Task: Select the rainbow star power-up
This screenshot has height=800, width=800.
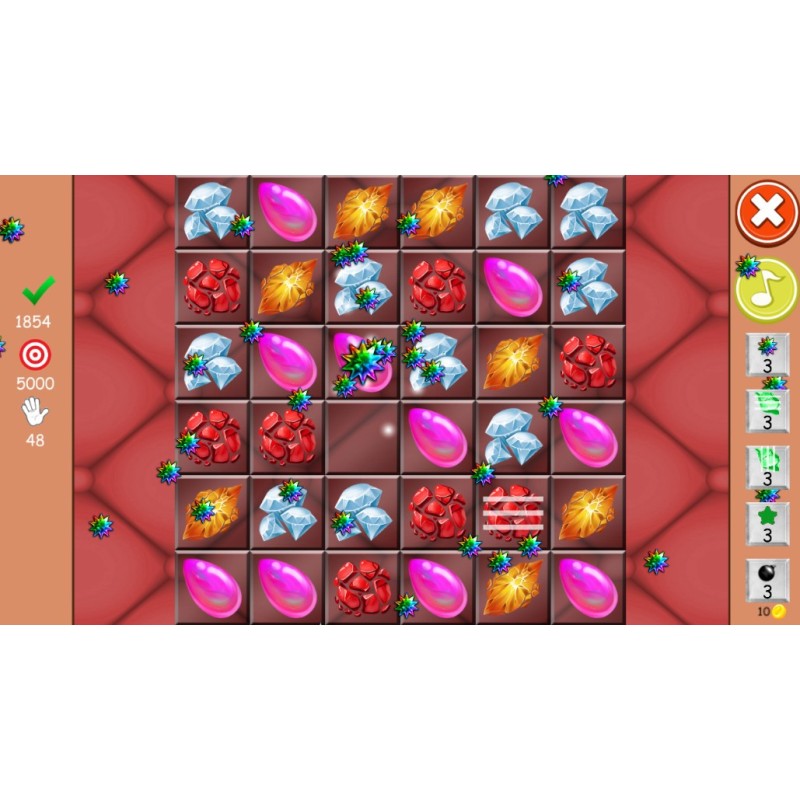Action: [x=767, y=354]
